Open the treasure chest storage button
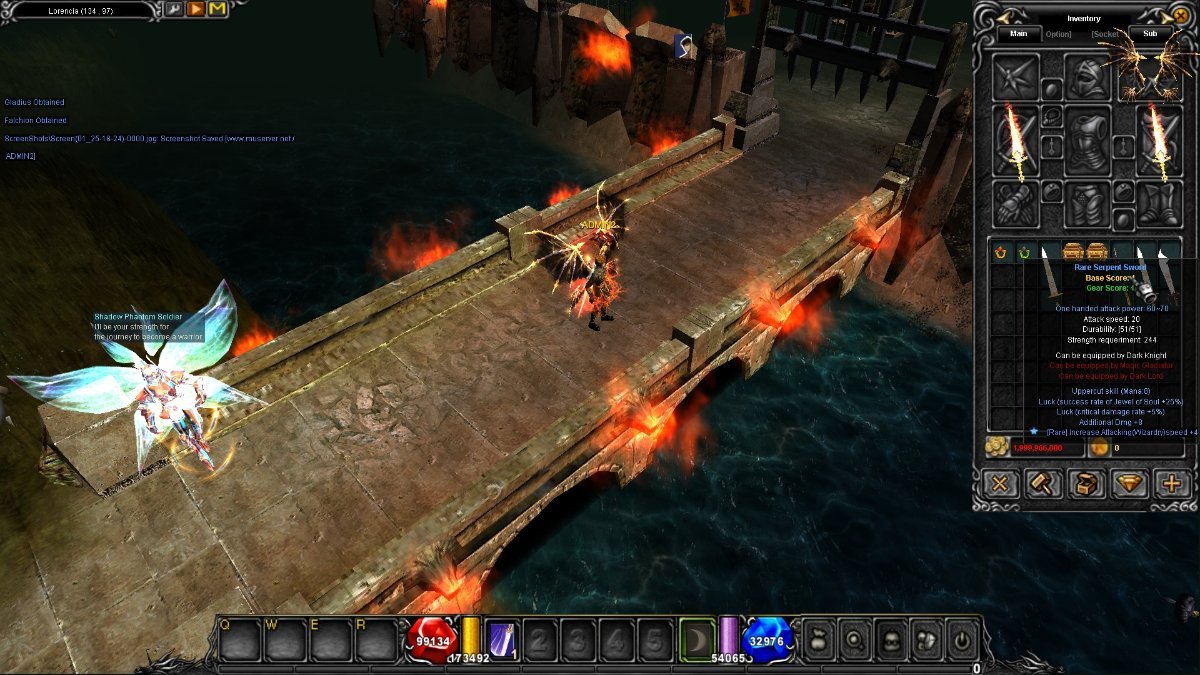This screenshot has width=1200, height=675. (1086, 484)
